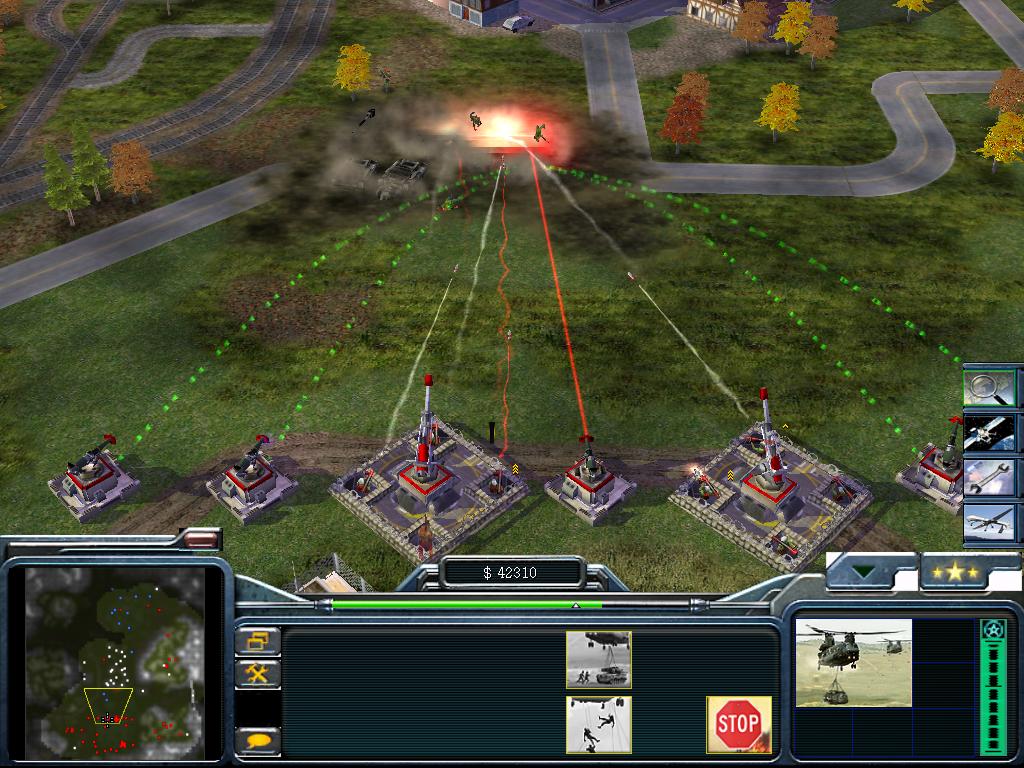Activate the magnifying glass power shortcut
1024x768 pixels.
(x=989, y=387)
